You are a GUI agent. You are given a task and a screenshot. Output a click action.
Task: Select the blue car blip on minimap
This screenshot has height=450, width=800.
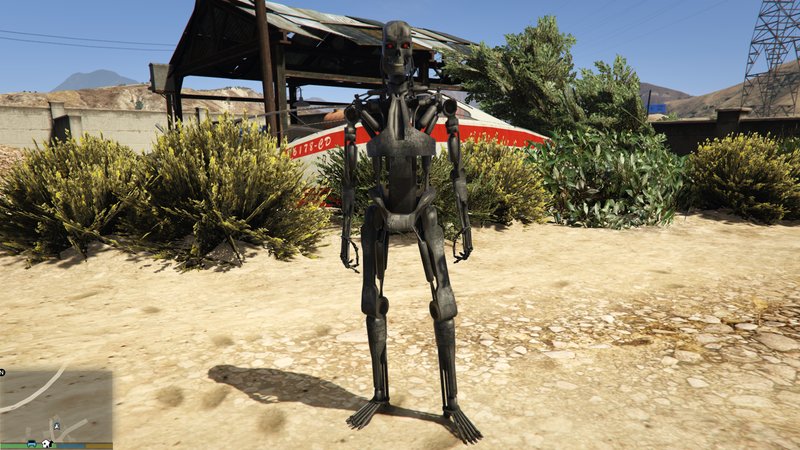click(x=32, y=444)
